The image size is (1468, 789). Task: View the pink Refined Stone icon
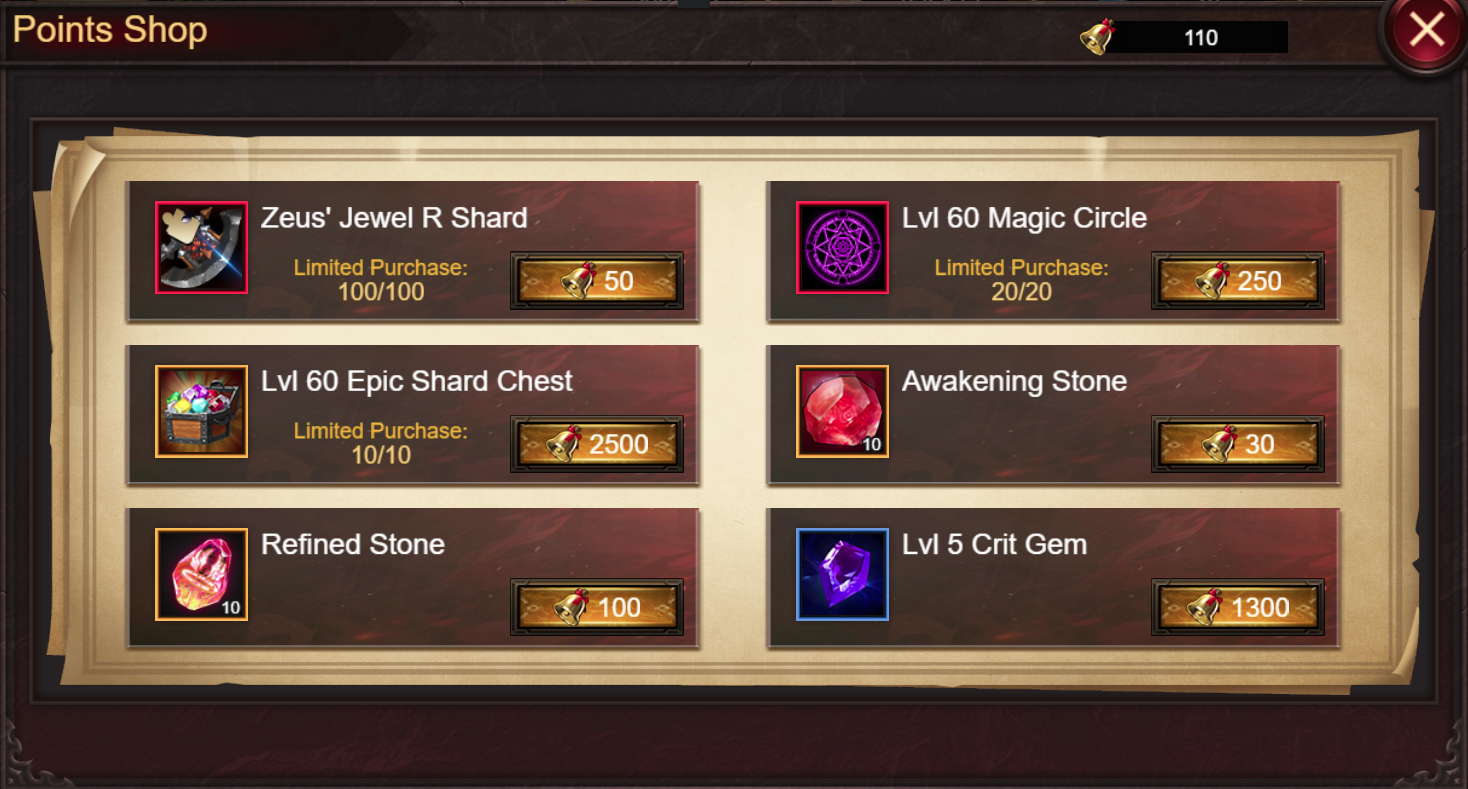click(x=201, y=574)
